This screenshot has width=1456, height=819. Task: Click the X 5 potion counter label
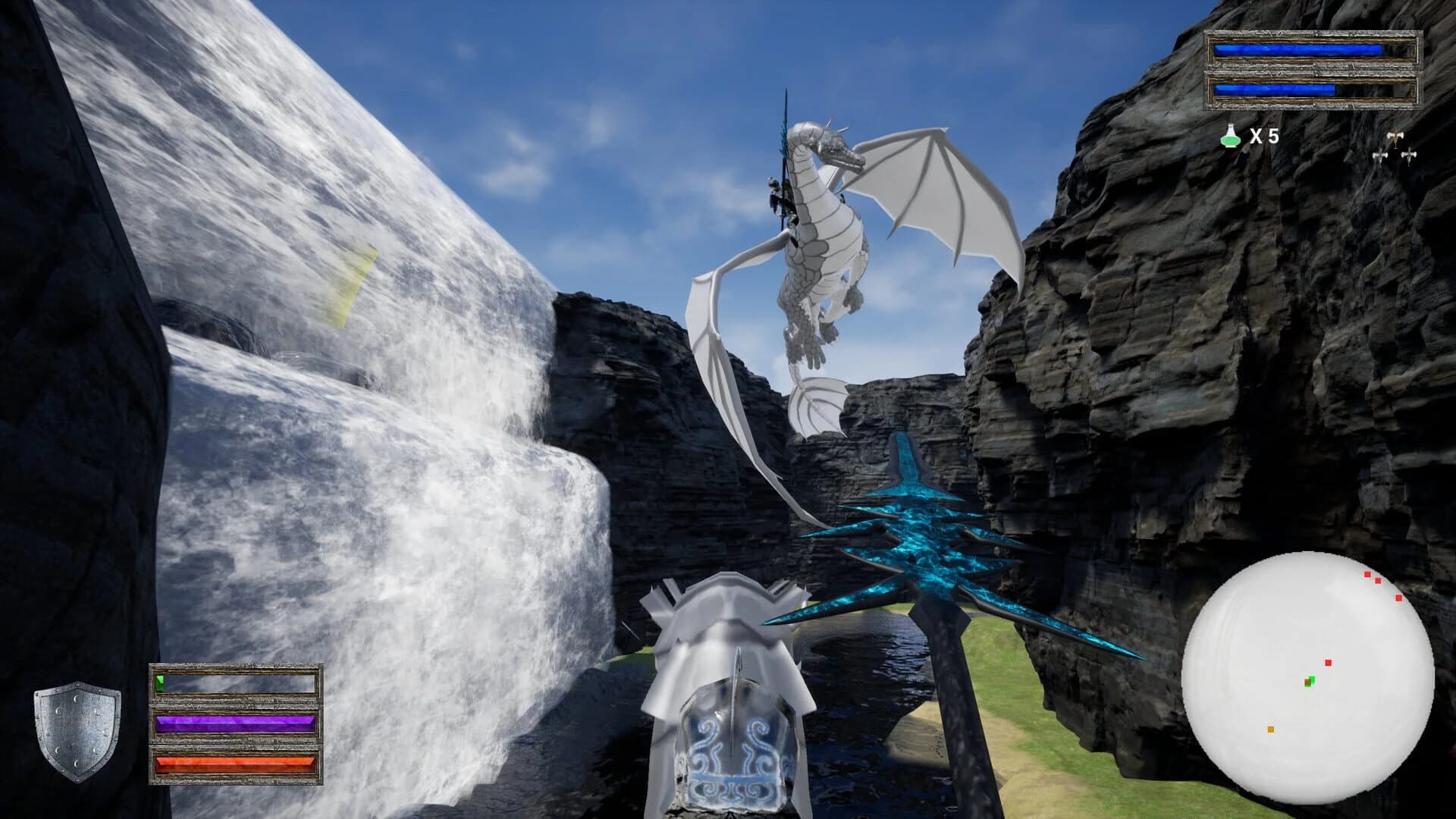coord(1264,135)
